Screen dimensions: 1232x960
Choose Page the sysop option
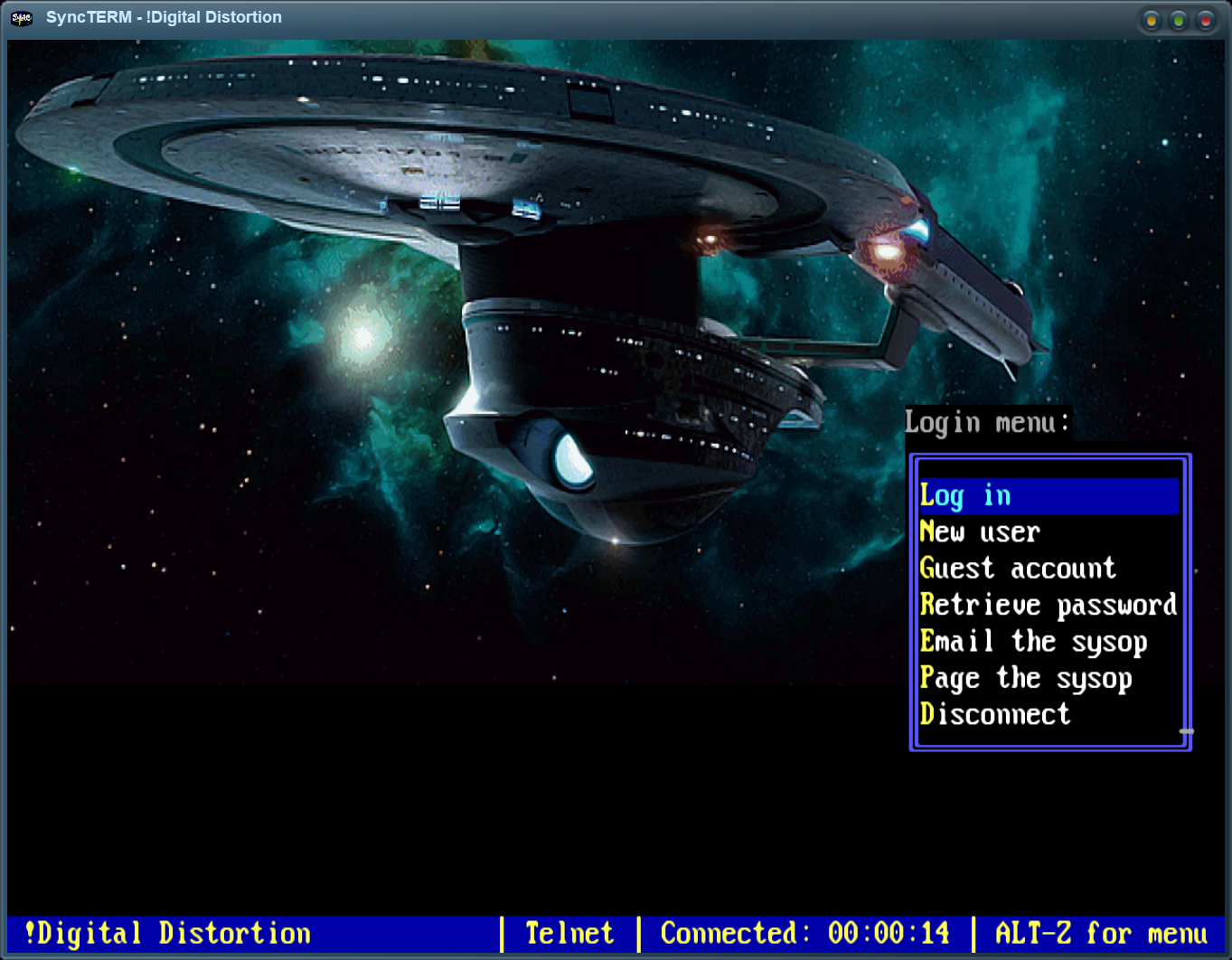[1025, 678]
